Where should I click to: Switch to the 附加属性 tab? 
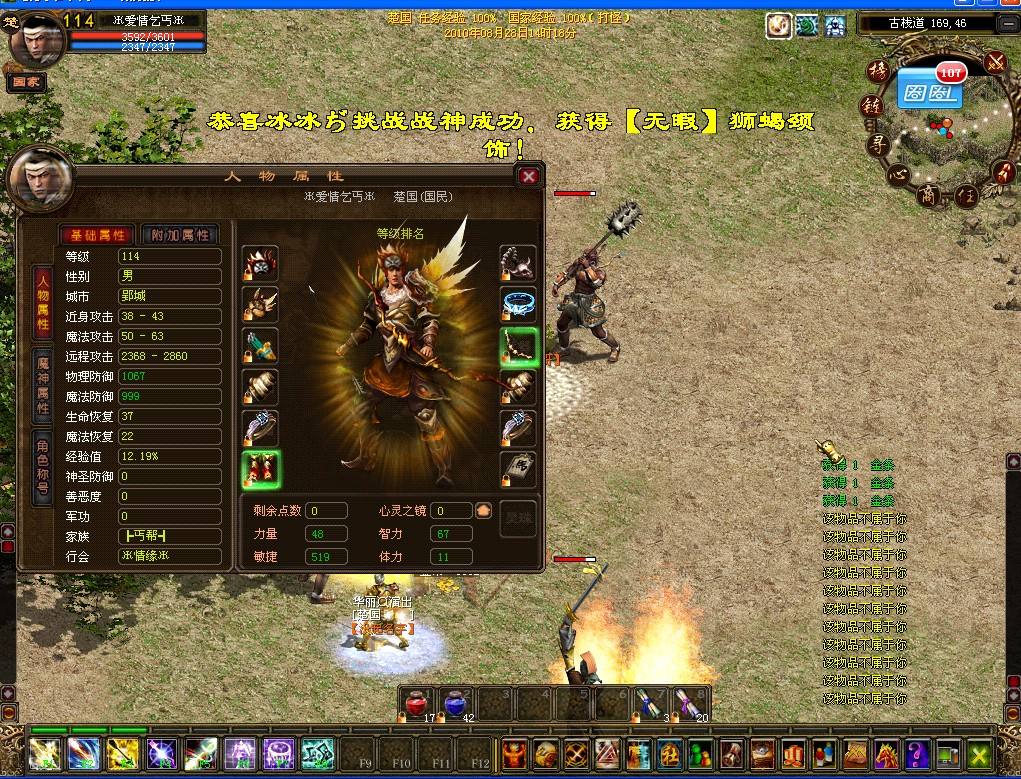pos(180,235)
